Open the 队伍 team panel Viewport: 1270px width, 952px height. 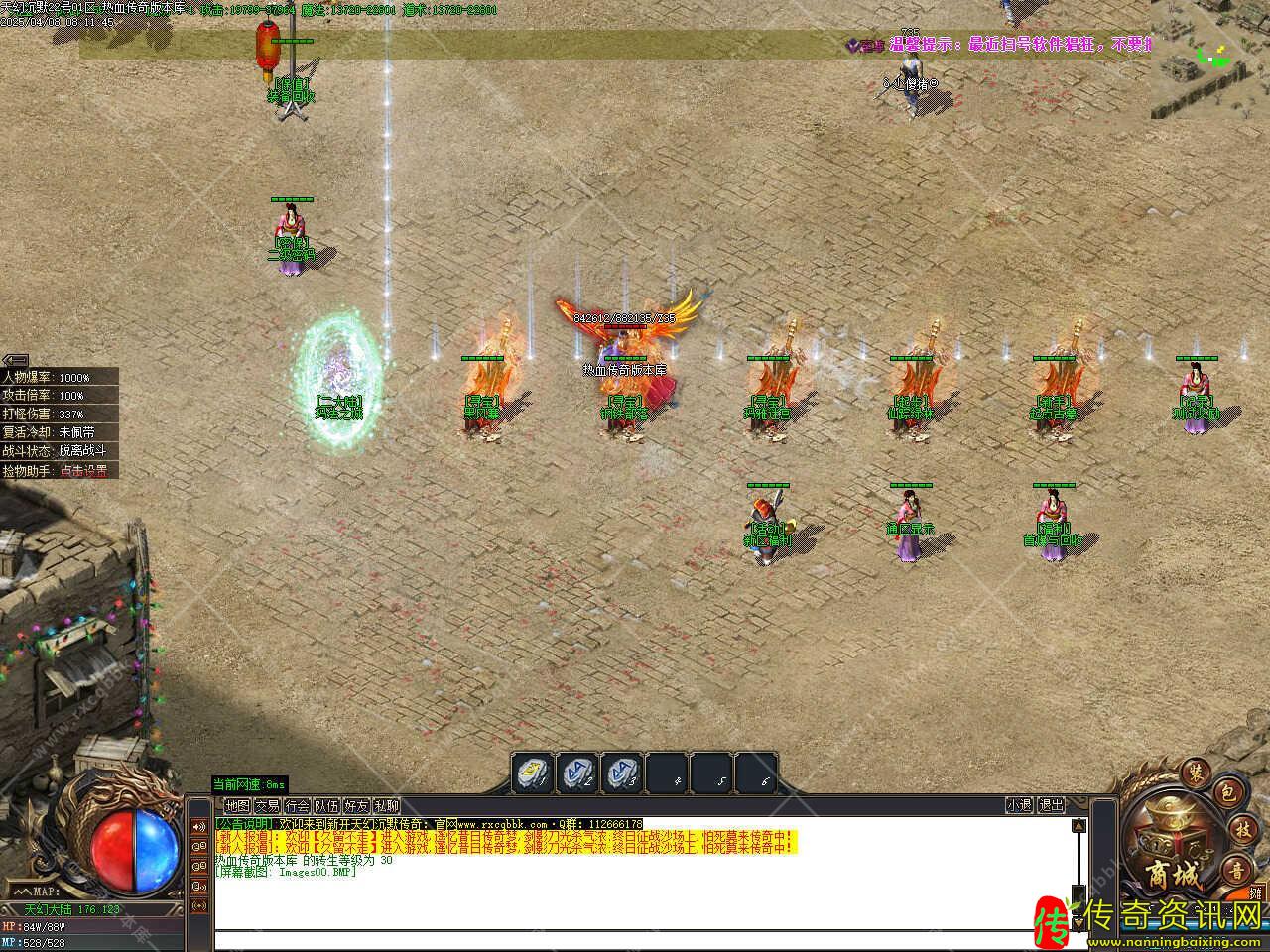[326, 805]
